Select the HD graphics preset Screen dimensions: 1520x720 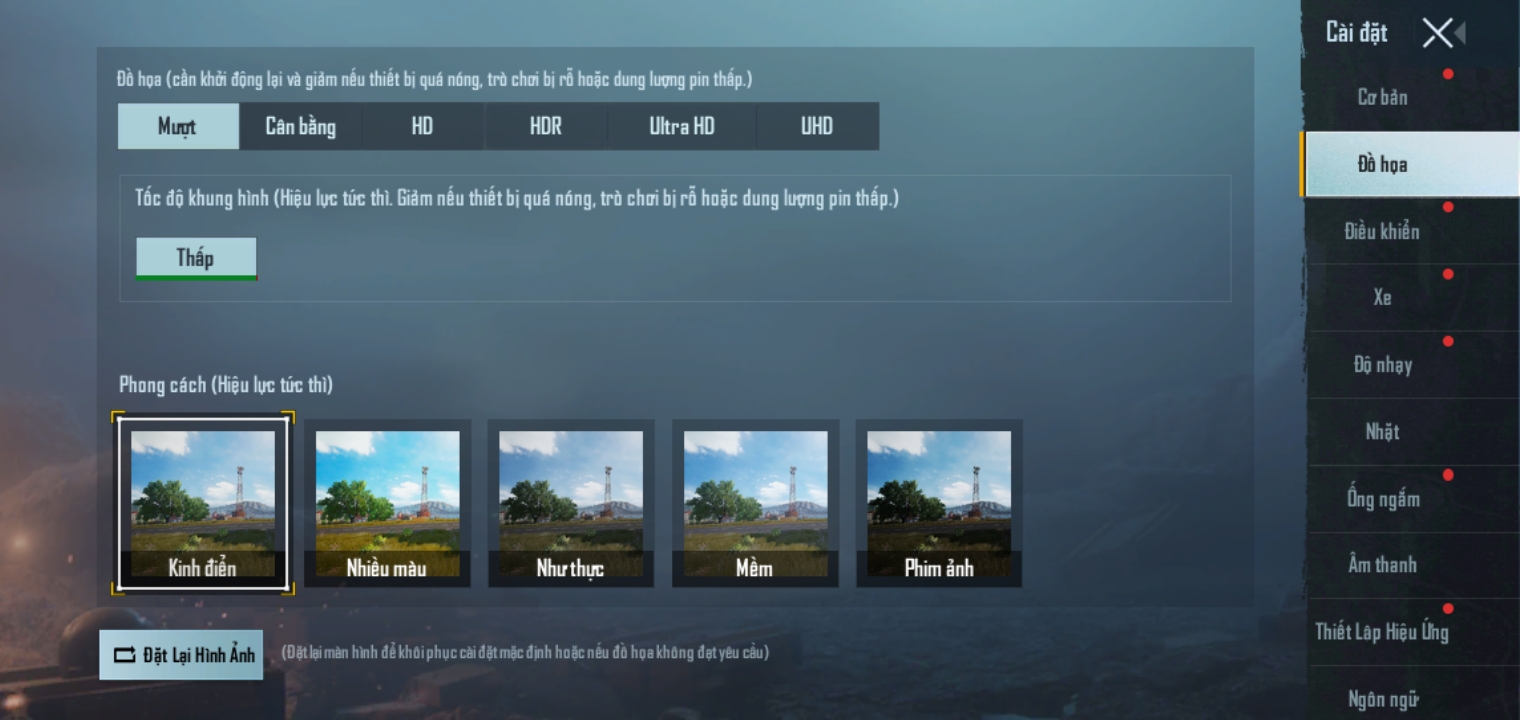pyautogui.click(x=422, y=126)
